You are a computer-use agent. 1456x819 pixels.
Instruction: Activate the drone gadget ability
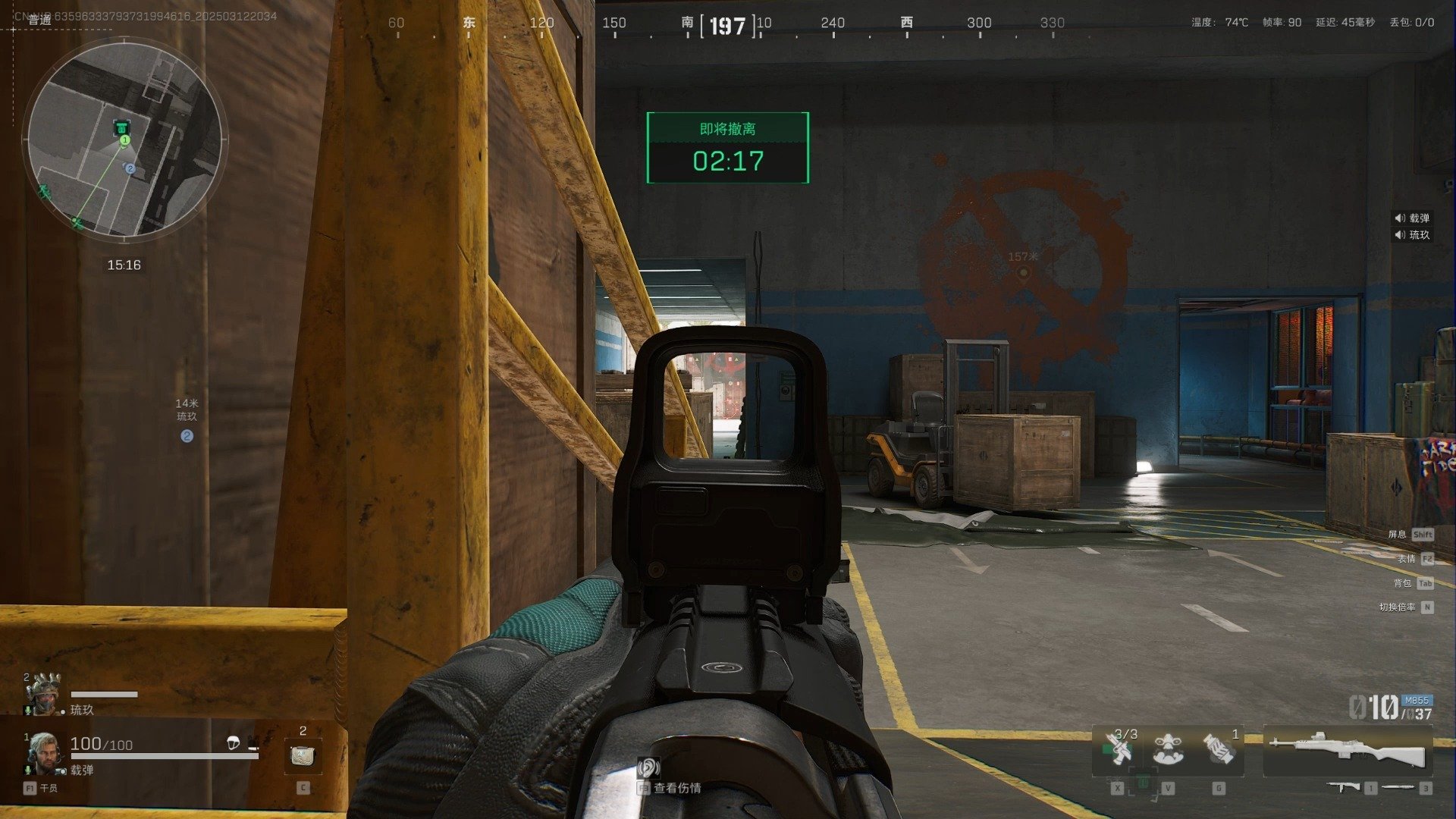click(1168, 750)
